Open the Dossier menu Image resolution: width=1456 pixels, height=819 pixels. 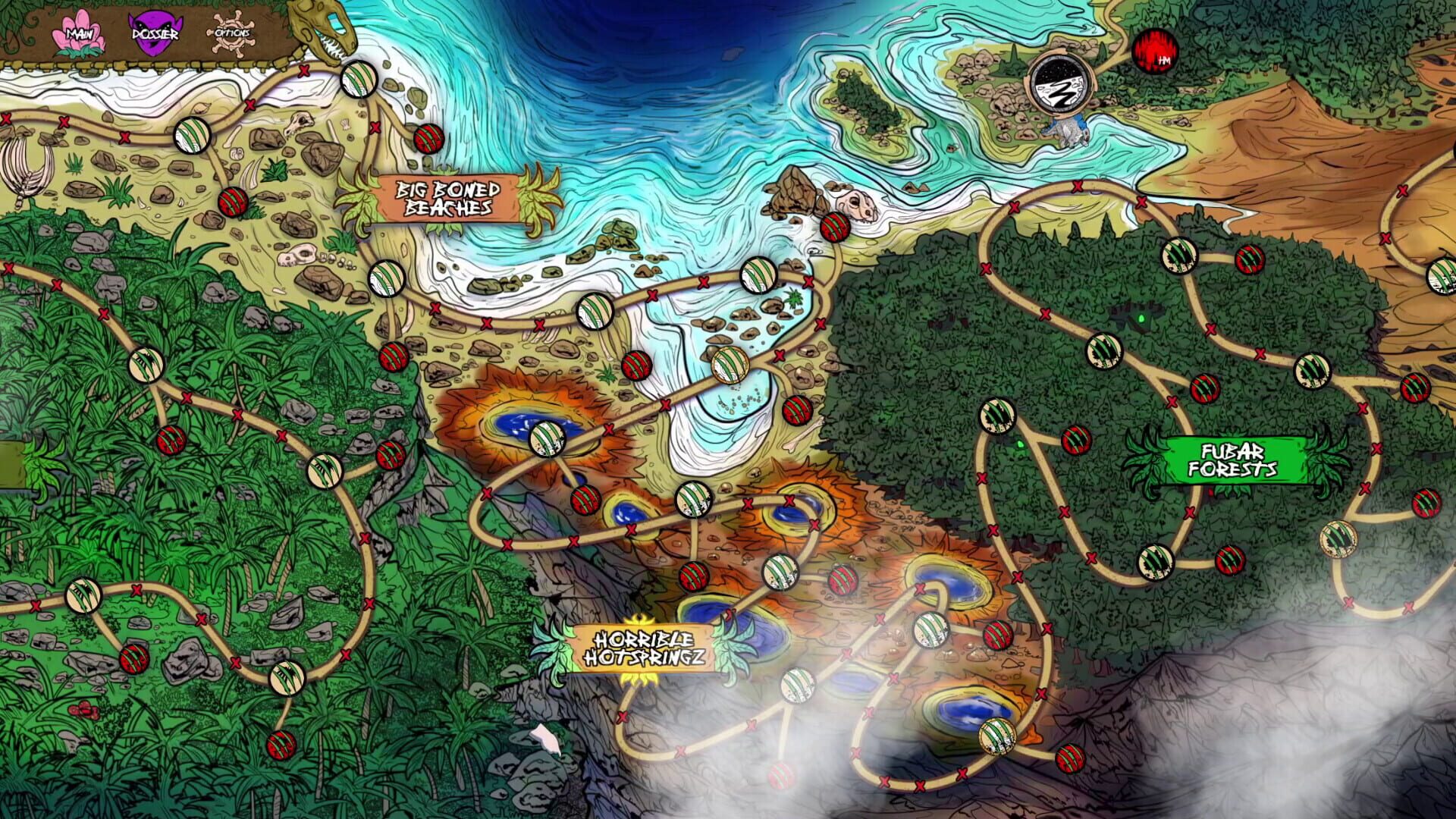click(155, 32)
